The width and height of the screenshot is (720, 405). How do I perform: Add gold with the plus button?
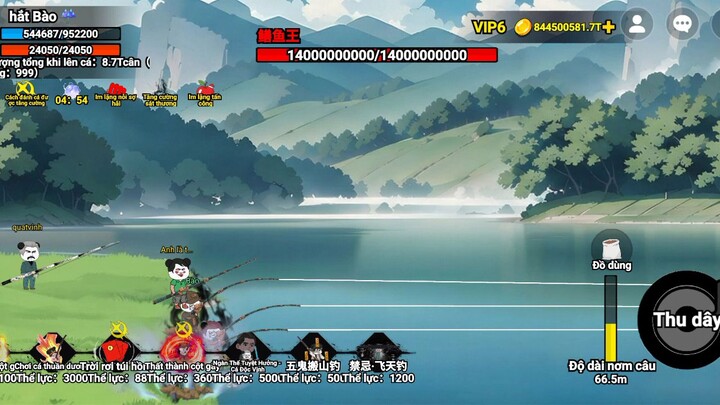(608, 27)
